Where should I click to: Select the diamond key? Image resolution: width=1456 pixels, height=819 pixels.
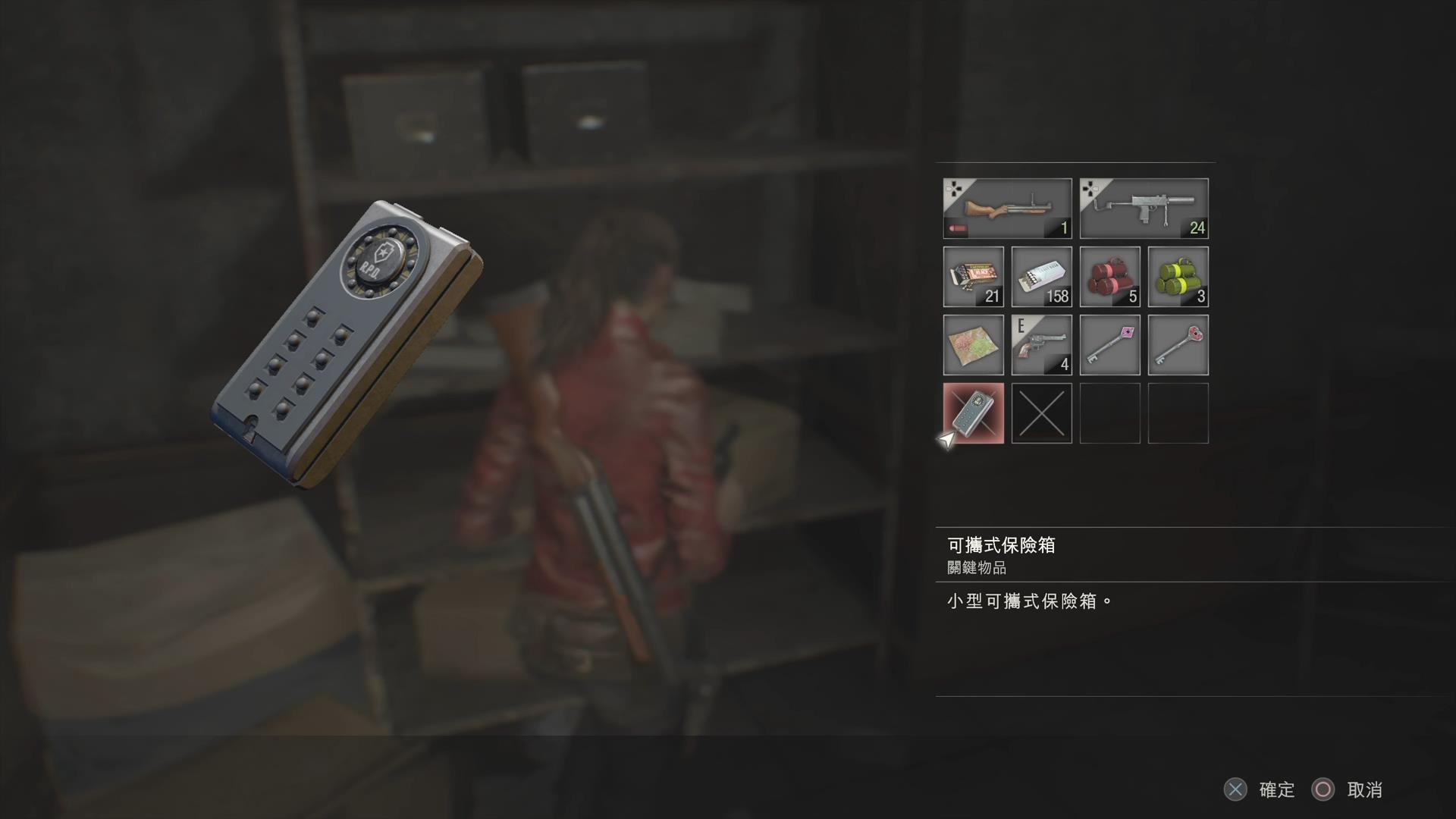1109,345
